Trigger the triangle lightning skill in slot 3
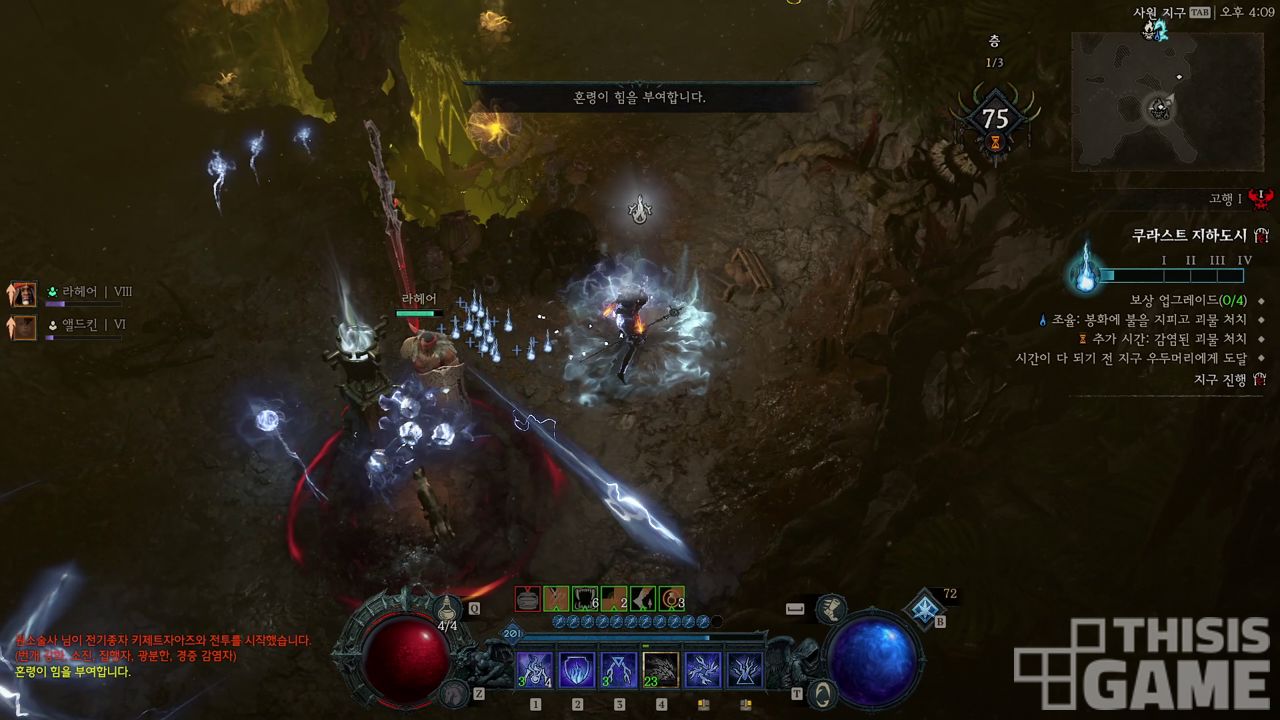This screenshot has width=1280, height=720. tap(619, 669)
